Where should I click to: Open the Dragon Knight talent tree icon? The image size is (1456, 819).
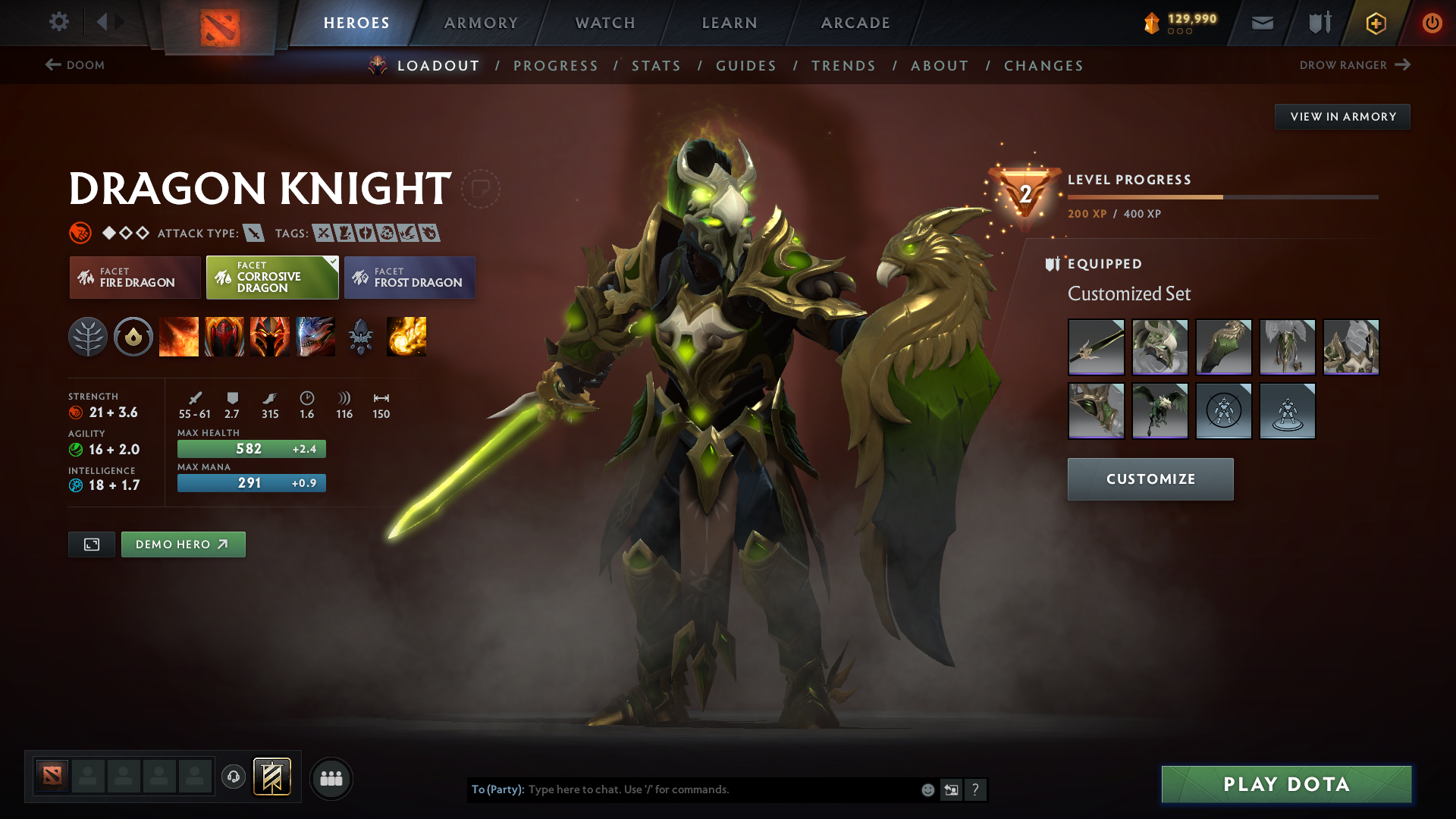[89, 337]
